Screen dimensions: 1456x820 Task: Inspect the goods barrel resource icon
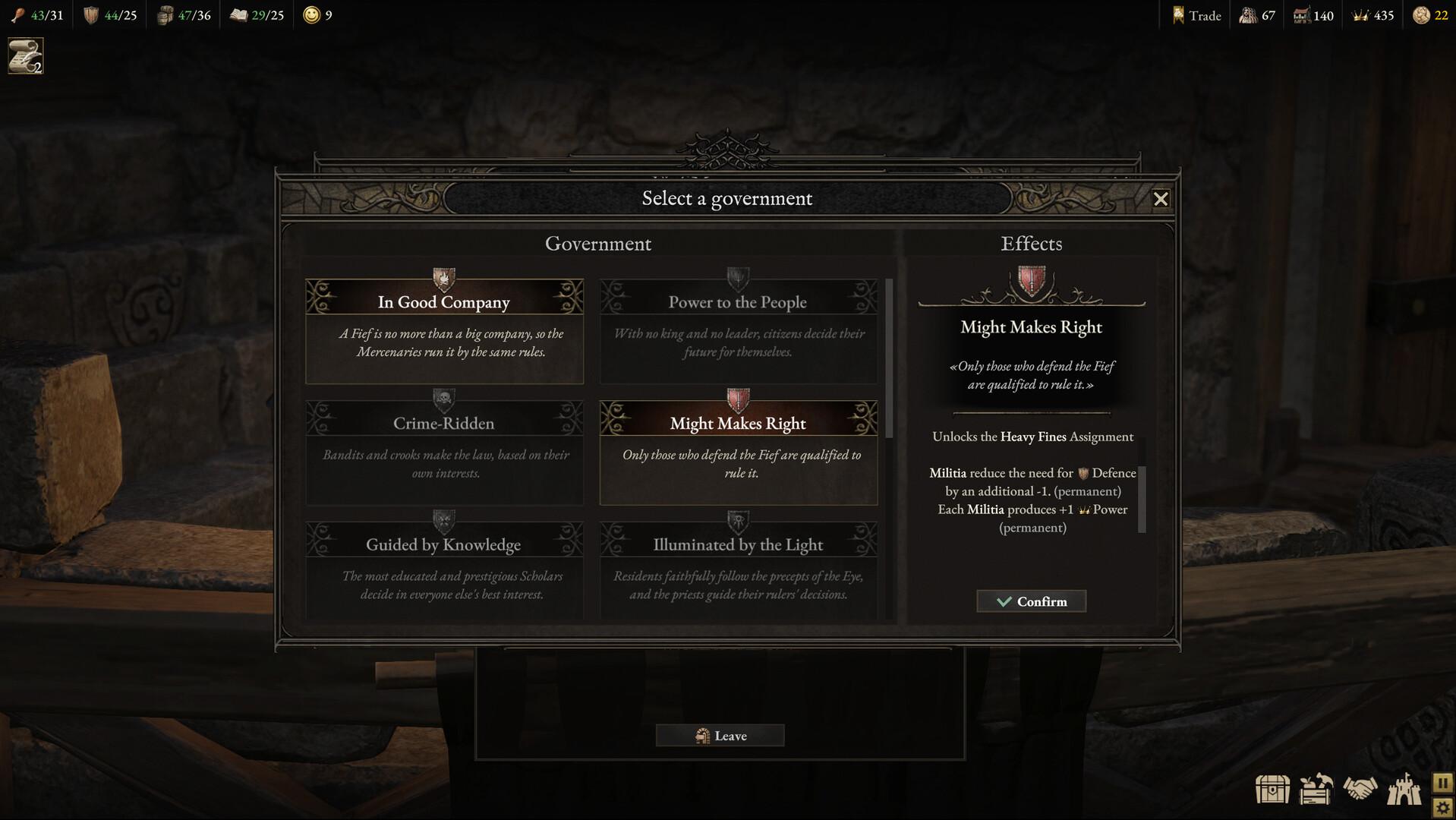pos(162,14)
